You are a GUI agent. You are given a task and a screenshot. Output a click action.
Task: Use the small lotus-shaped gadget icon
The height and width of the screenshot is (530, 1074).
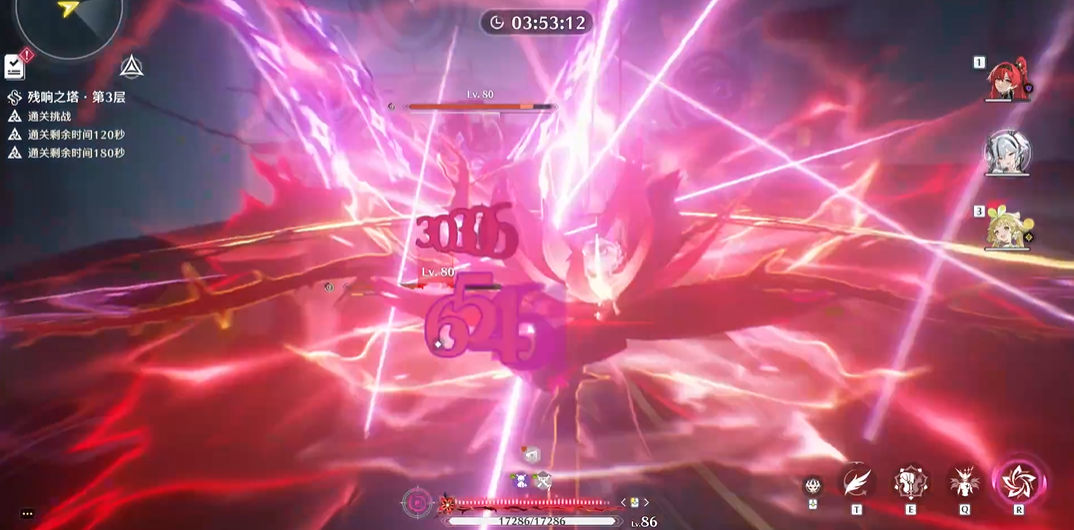click(x=813, y=485)
